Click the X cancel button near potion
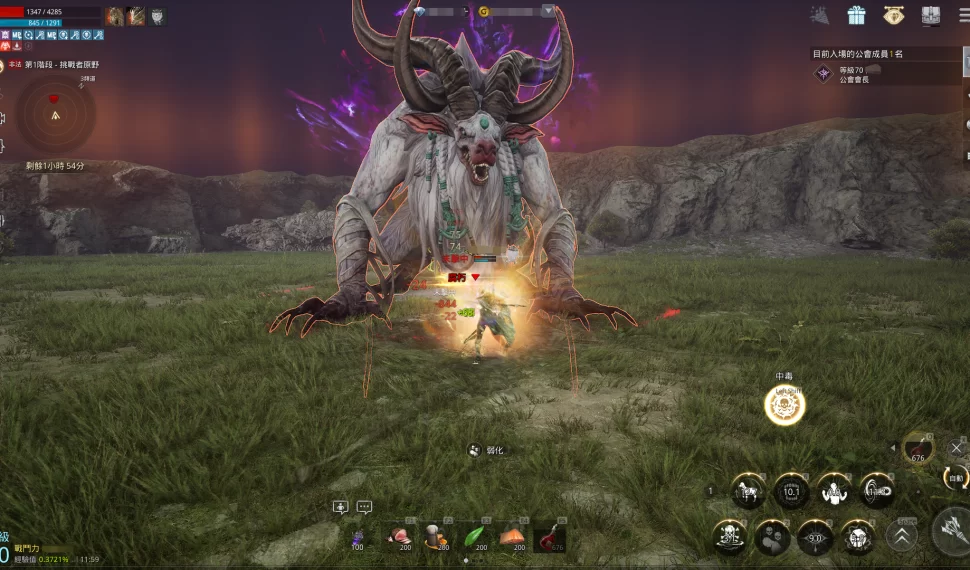 point(956,448)
